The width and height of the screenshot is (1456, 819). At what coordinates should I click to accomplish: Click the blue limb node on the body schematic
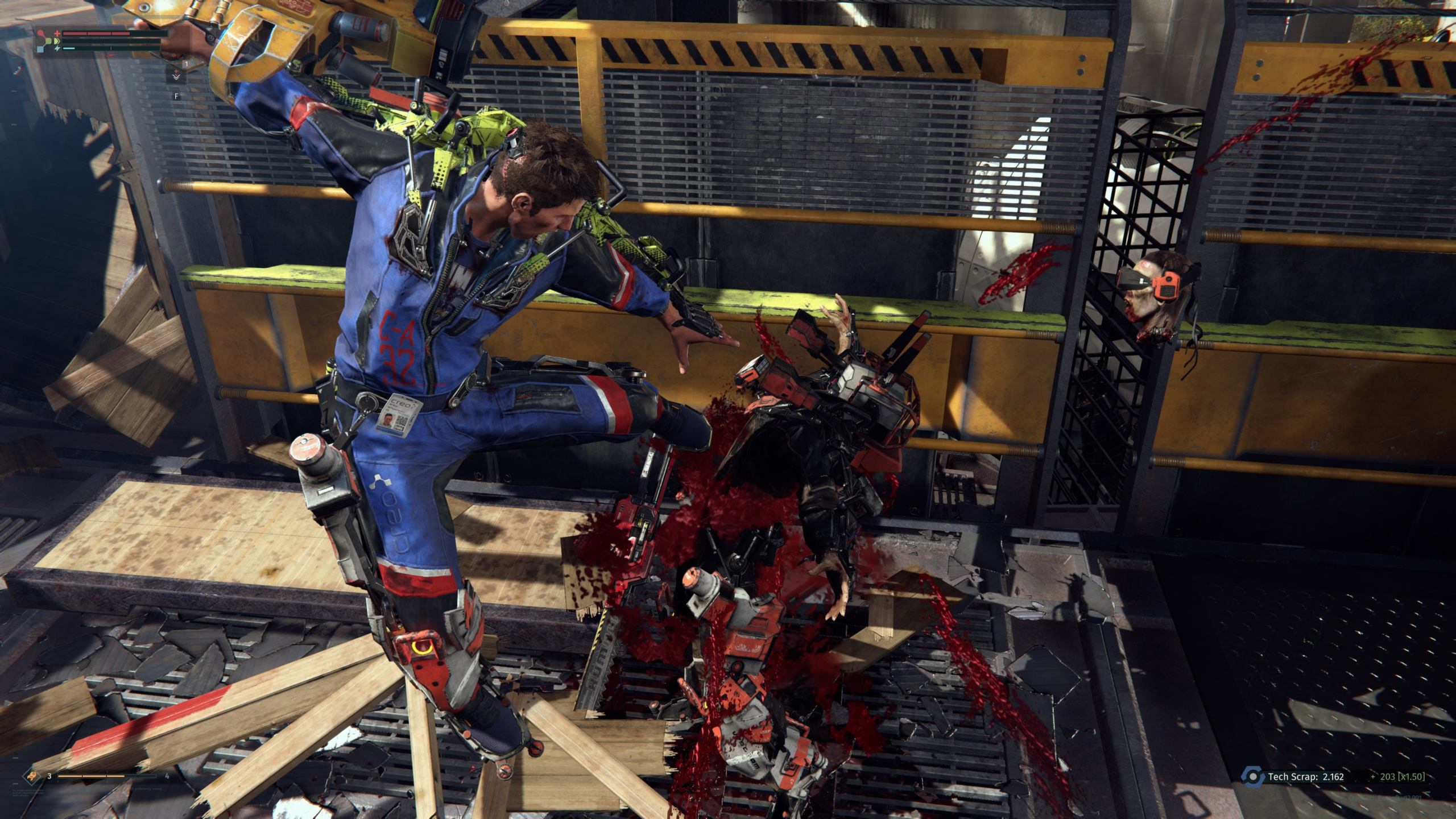pyautogui.click(x=41, y=51)
